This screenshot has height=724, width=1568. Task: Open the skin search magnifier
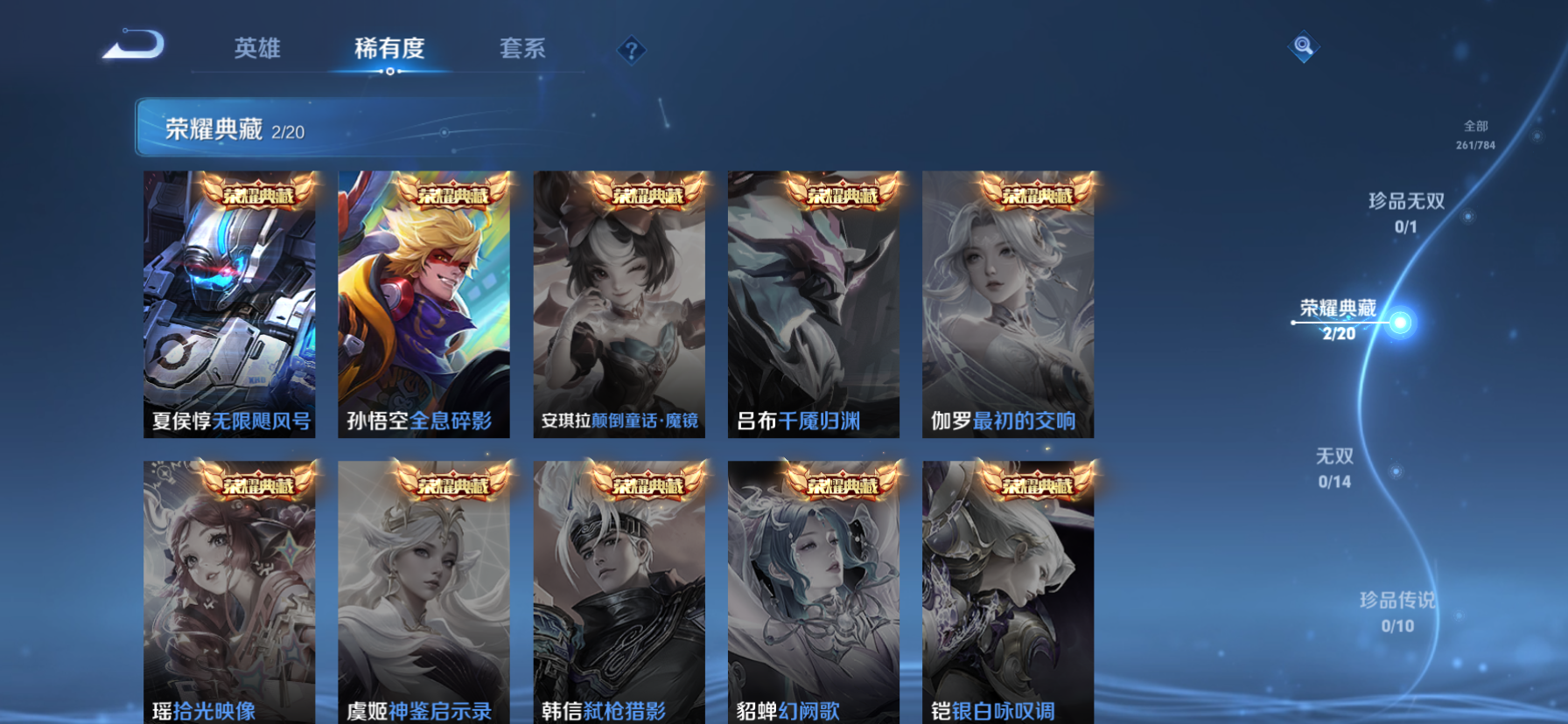[1303, 46]
